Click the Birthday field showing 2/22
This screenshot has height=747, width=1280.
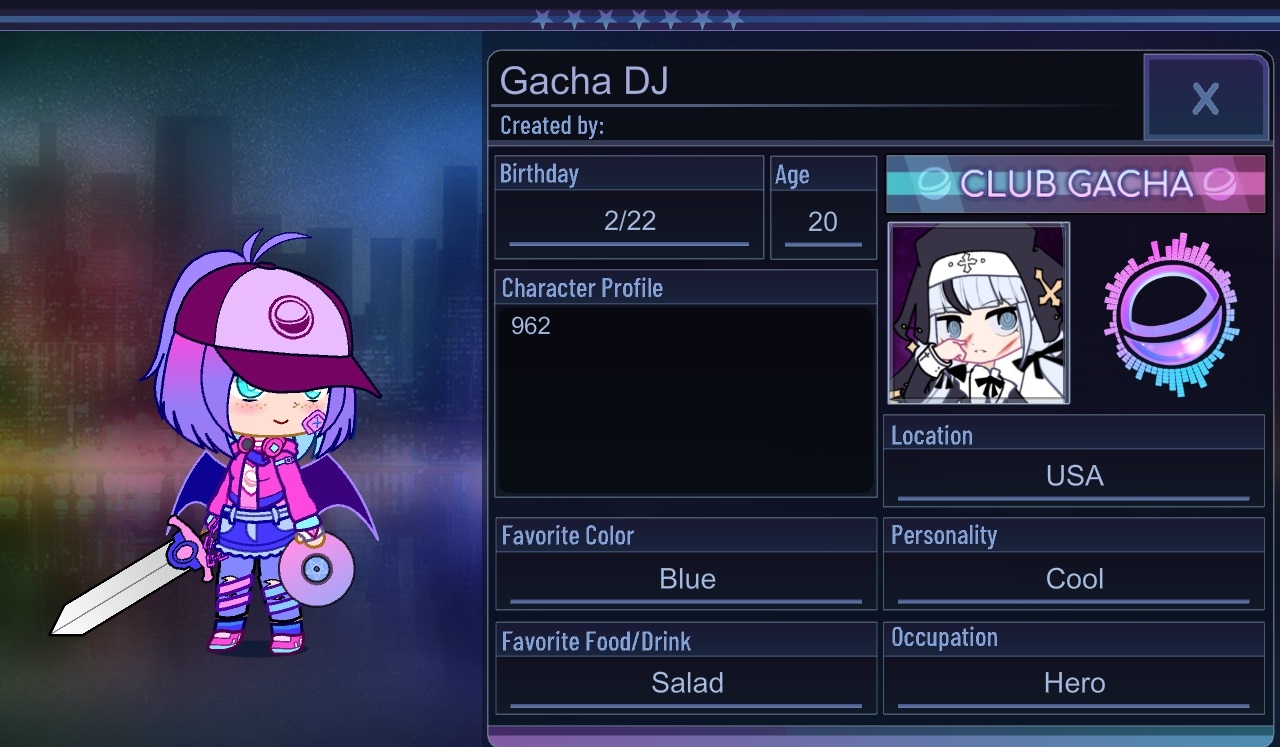click(628, 222)
